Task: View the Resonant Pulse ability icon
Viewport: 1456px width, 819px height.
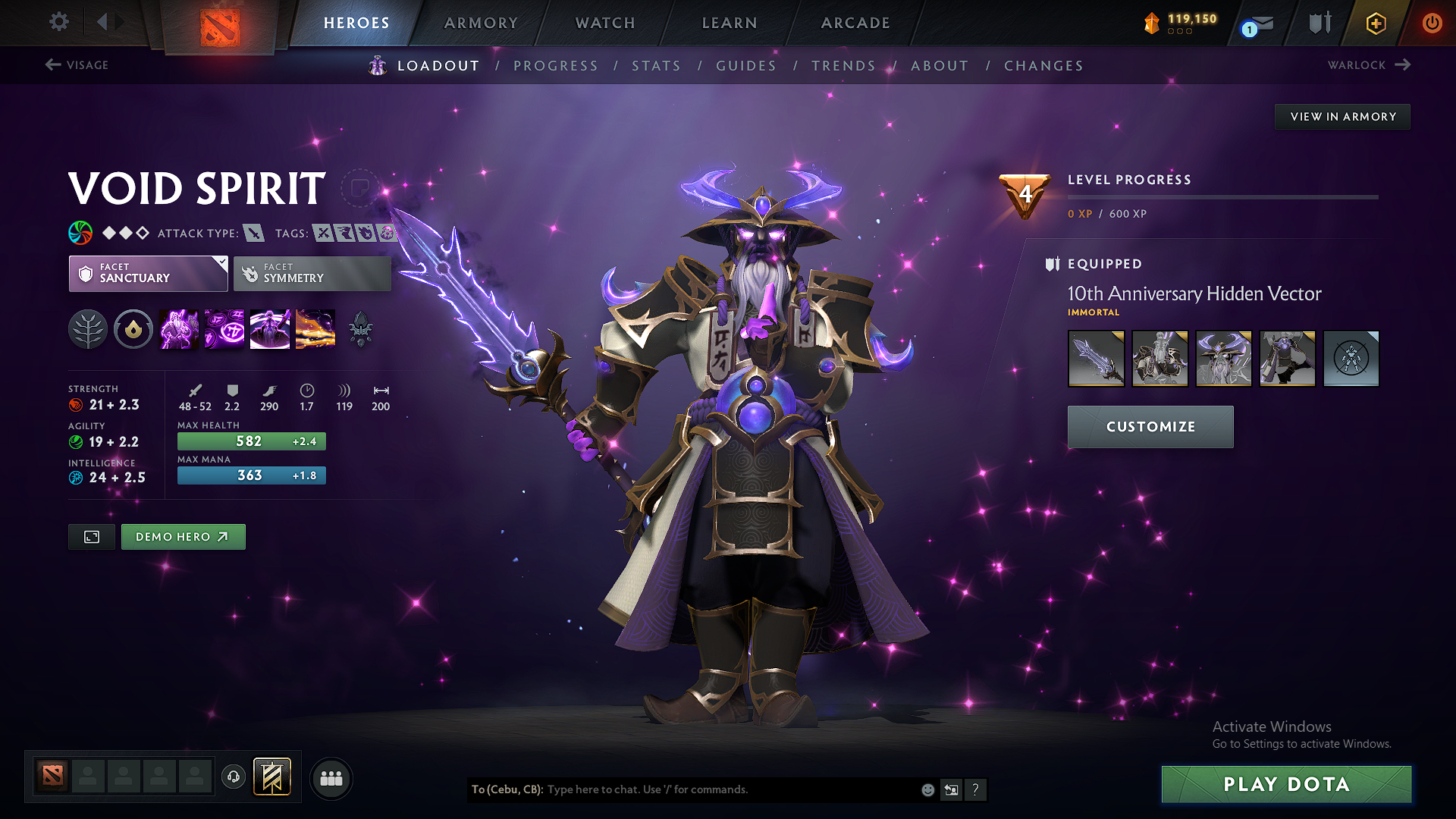Action: pos(269,328)
